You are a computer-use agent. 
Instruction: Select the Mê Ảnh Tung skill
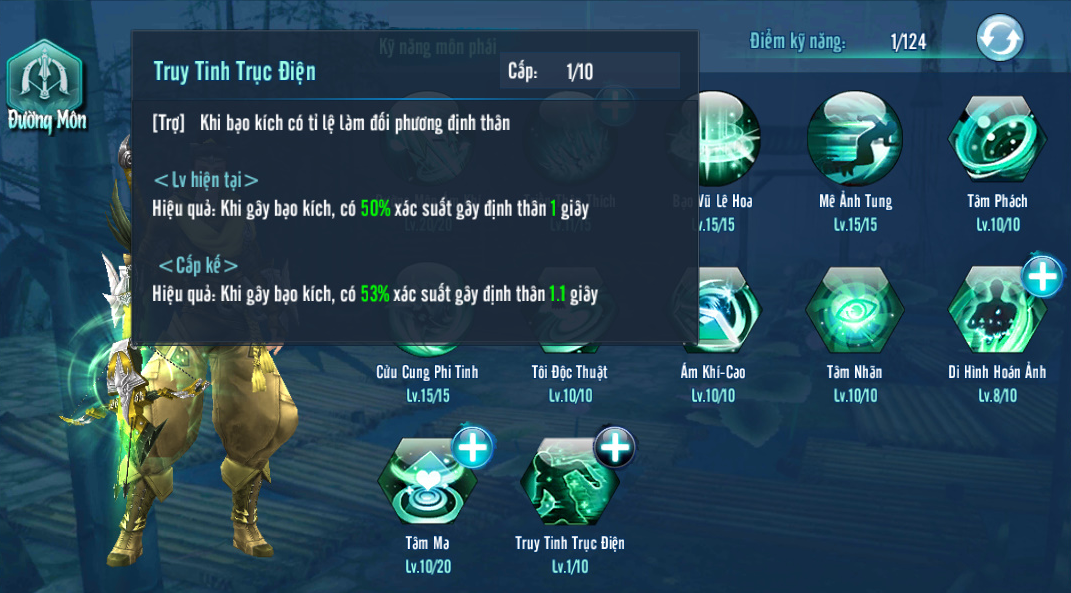coord(855,139)
